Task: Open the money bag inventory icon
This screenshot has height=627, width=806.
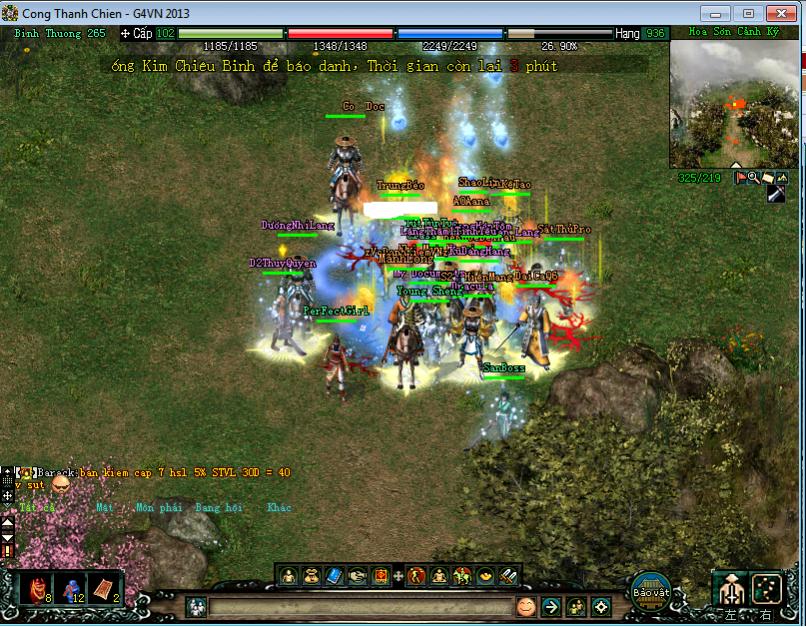Action: (310, 575)
